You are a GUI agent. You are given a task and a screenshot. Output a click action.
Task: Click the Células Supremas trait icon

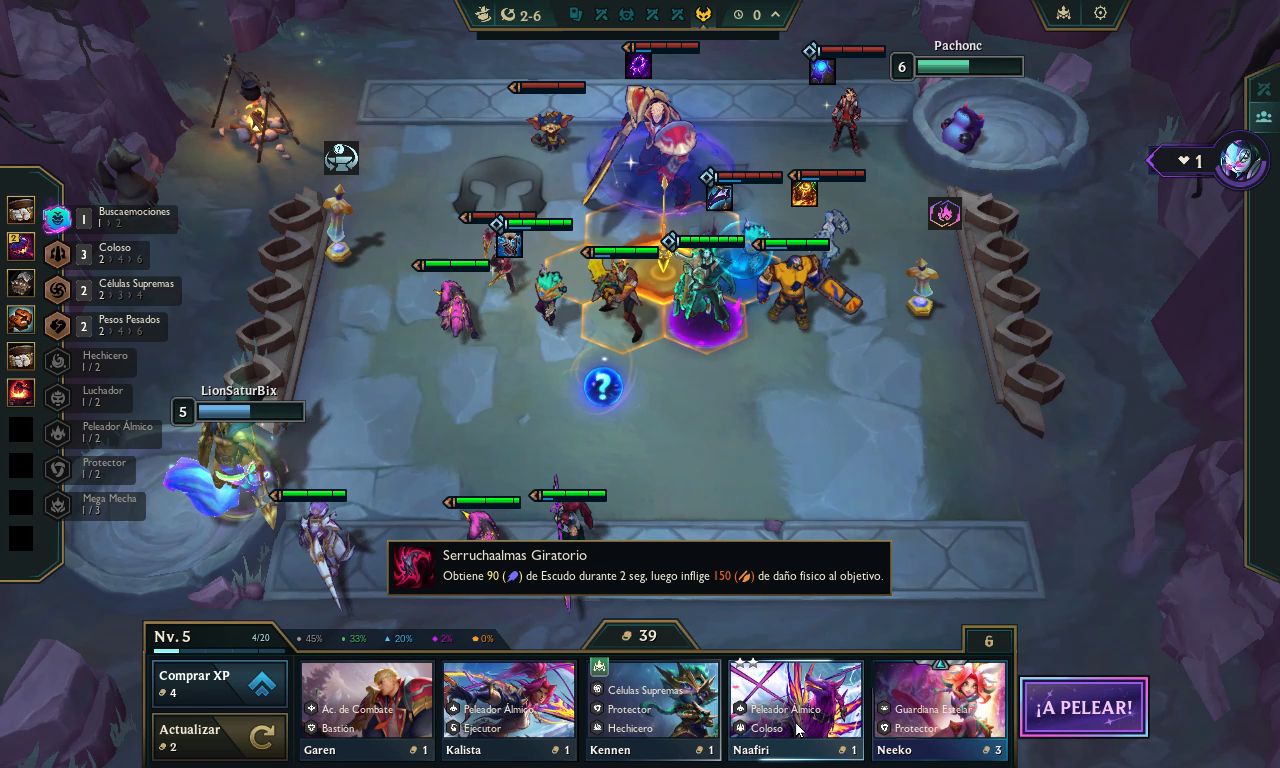tap(57, 290)
